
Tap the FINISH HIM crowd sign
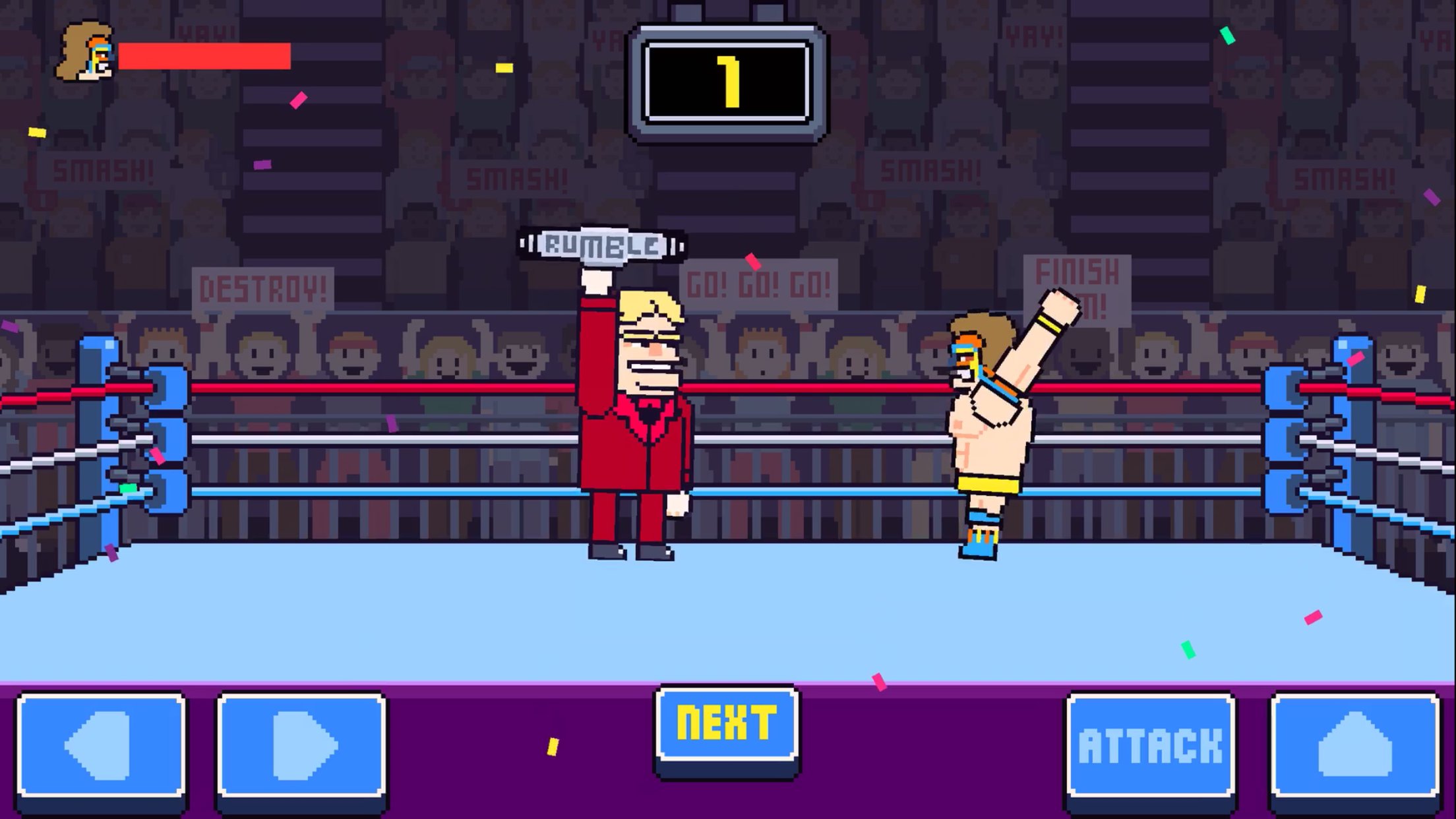click(x=1078, y=287)
